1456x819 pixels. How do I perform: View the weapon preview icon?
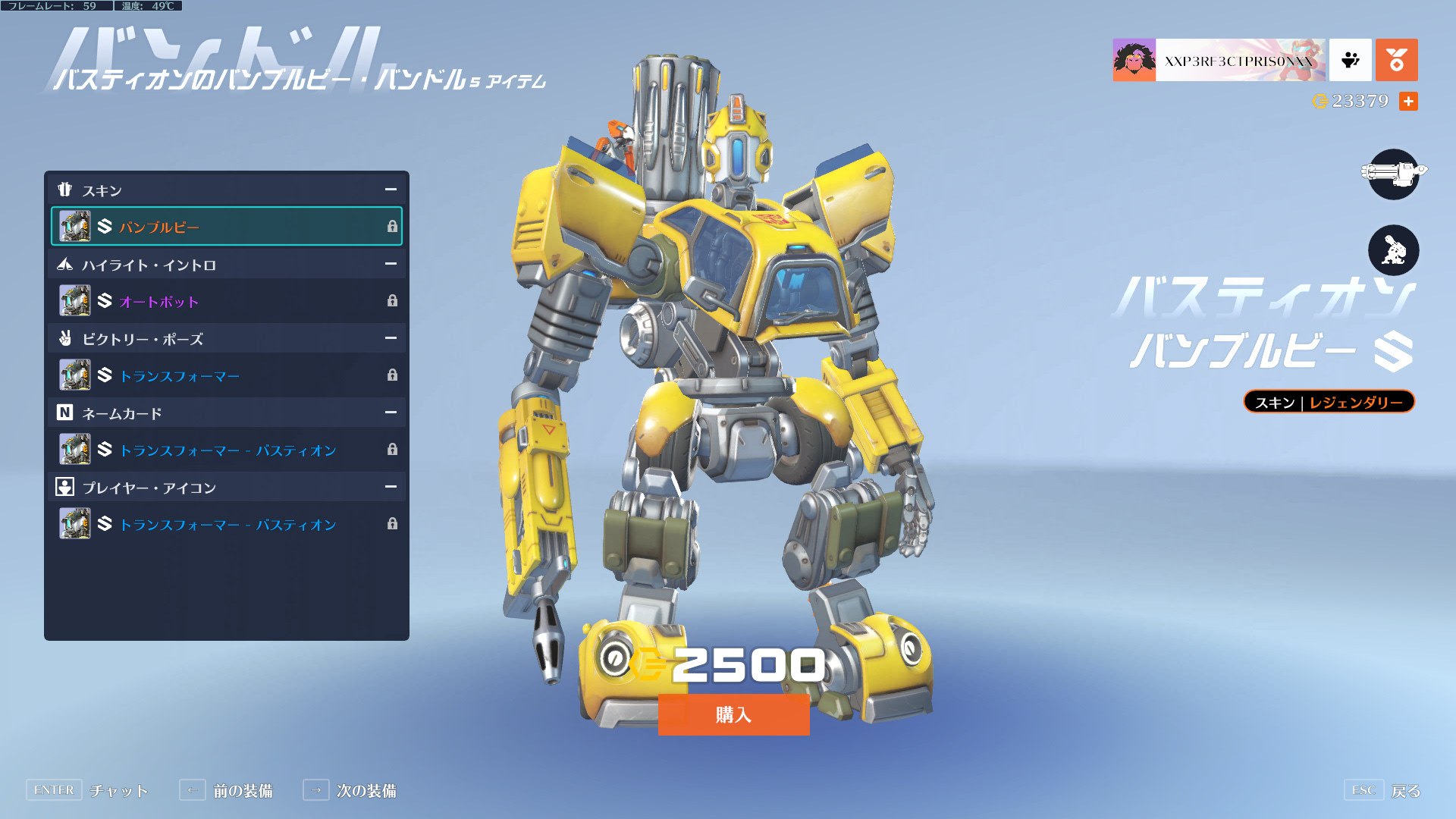point(1393,174)
